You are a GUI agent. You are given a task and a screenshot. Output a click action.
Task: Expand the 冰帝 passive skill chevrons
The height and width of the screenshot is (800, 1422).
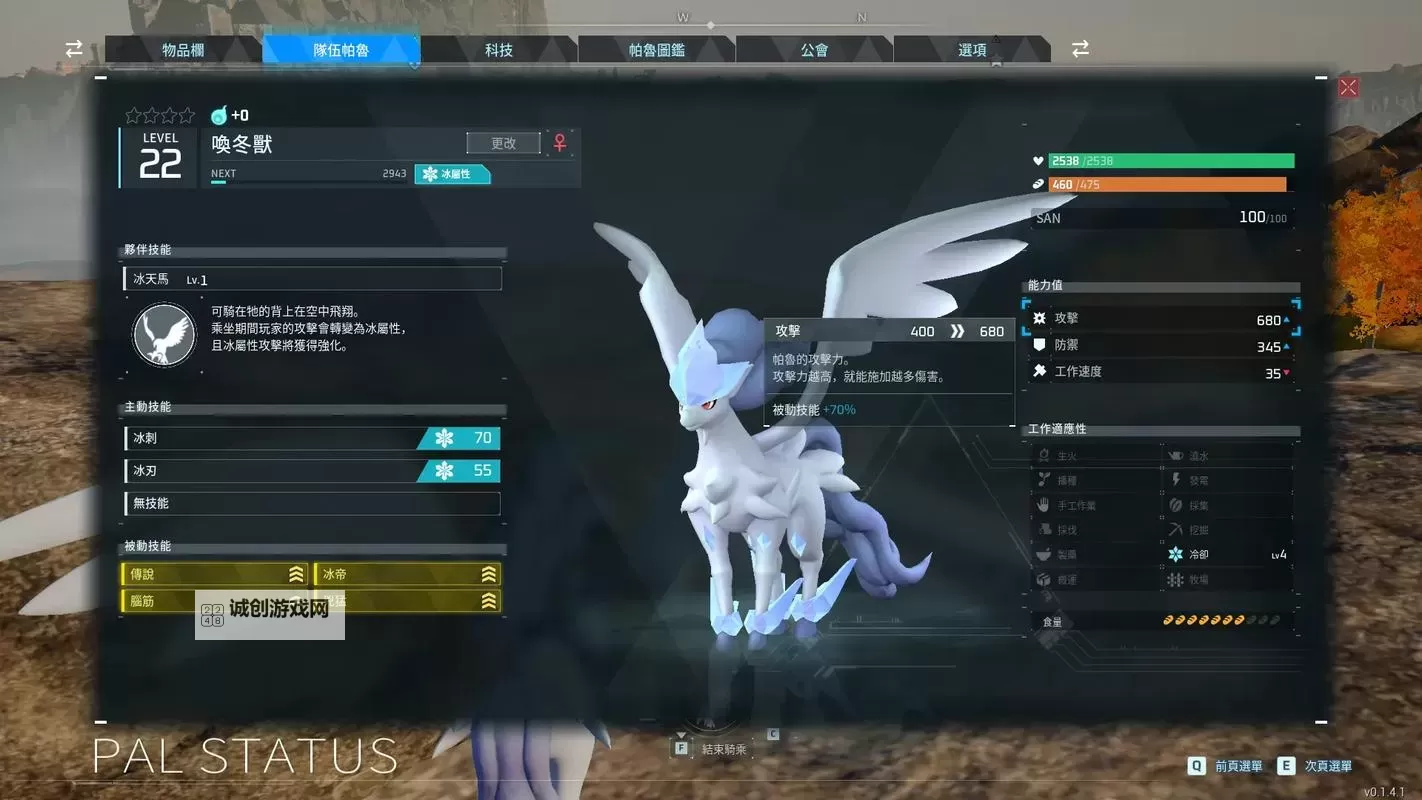pyautogui.click(x=488, y=574)
